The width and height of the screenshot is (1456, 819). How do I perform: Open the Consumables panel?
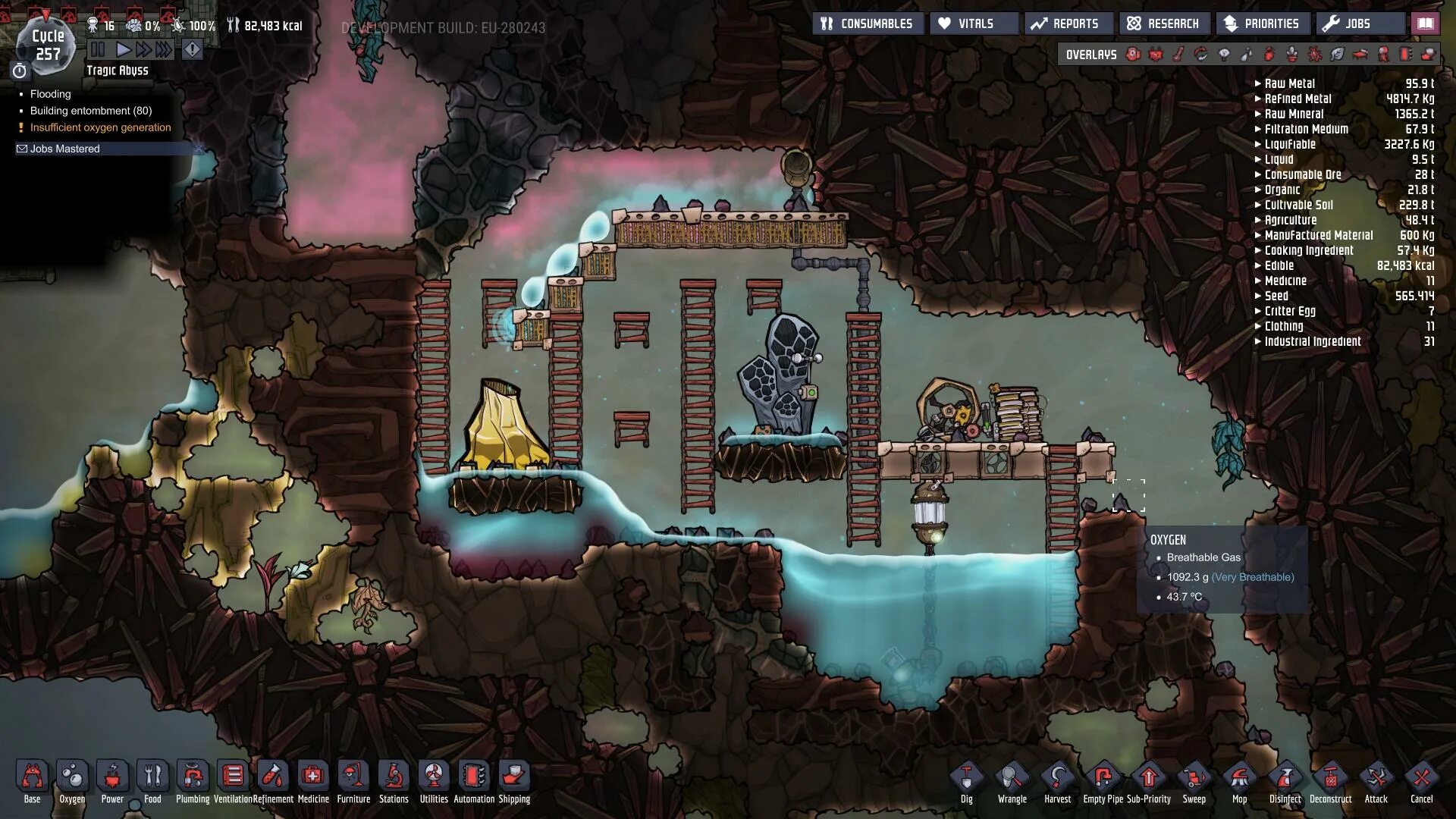point(868,24)
